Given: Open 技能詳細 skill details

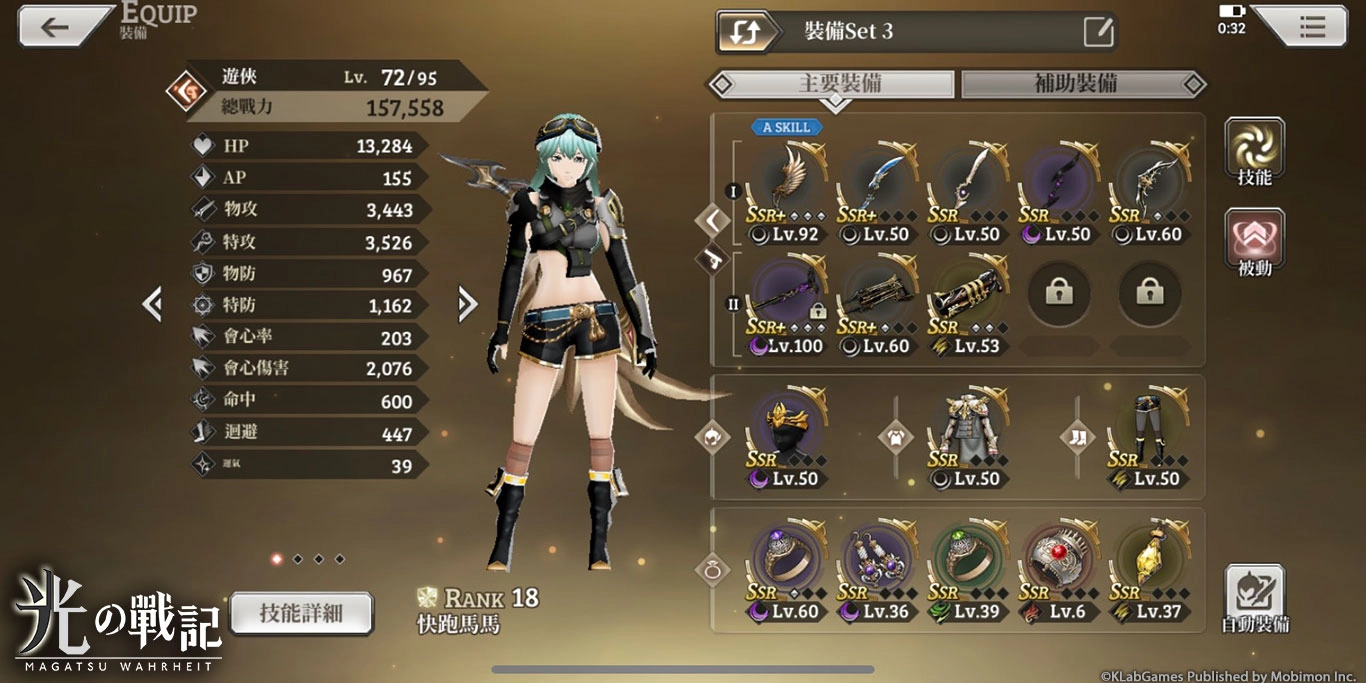Looking at the screenshot, I should pyautogui.click(x=301, y=613).
